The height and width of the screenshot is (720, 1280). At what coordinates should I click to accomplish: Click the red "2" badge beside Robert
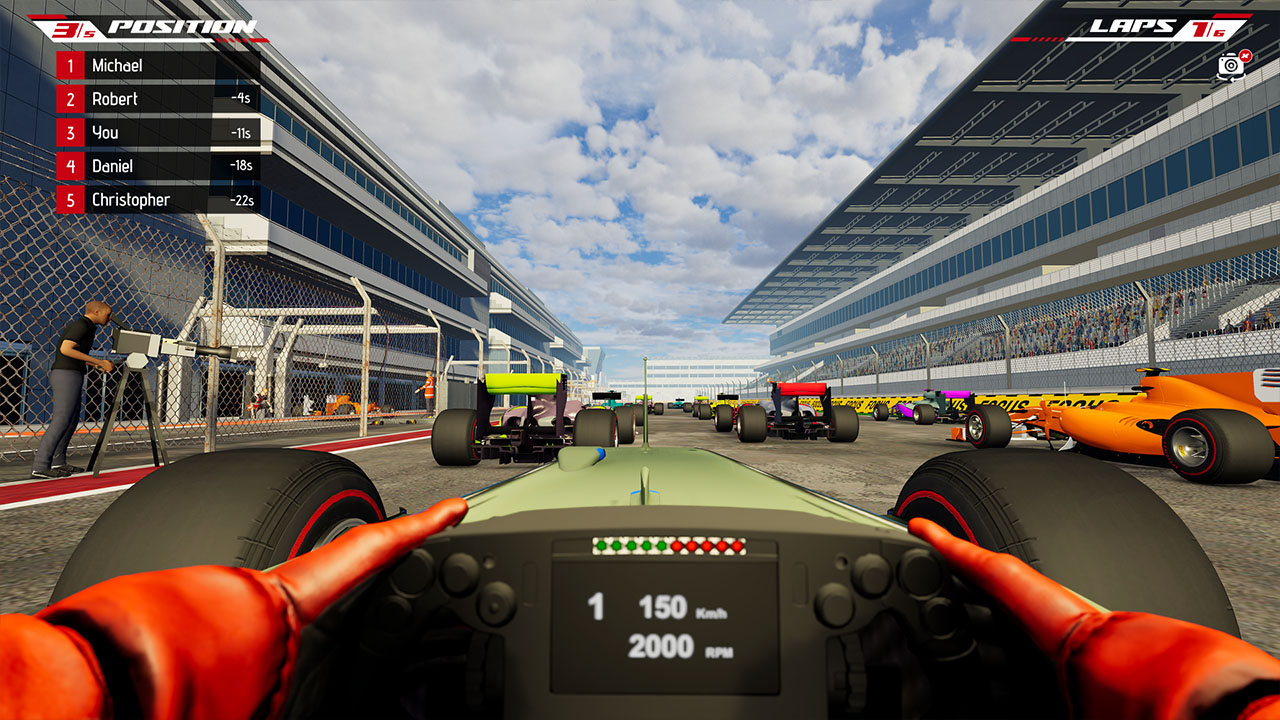[70, 98]
